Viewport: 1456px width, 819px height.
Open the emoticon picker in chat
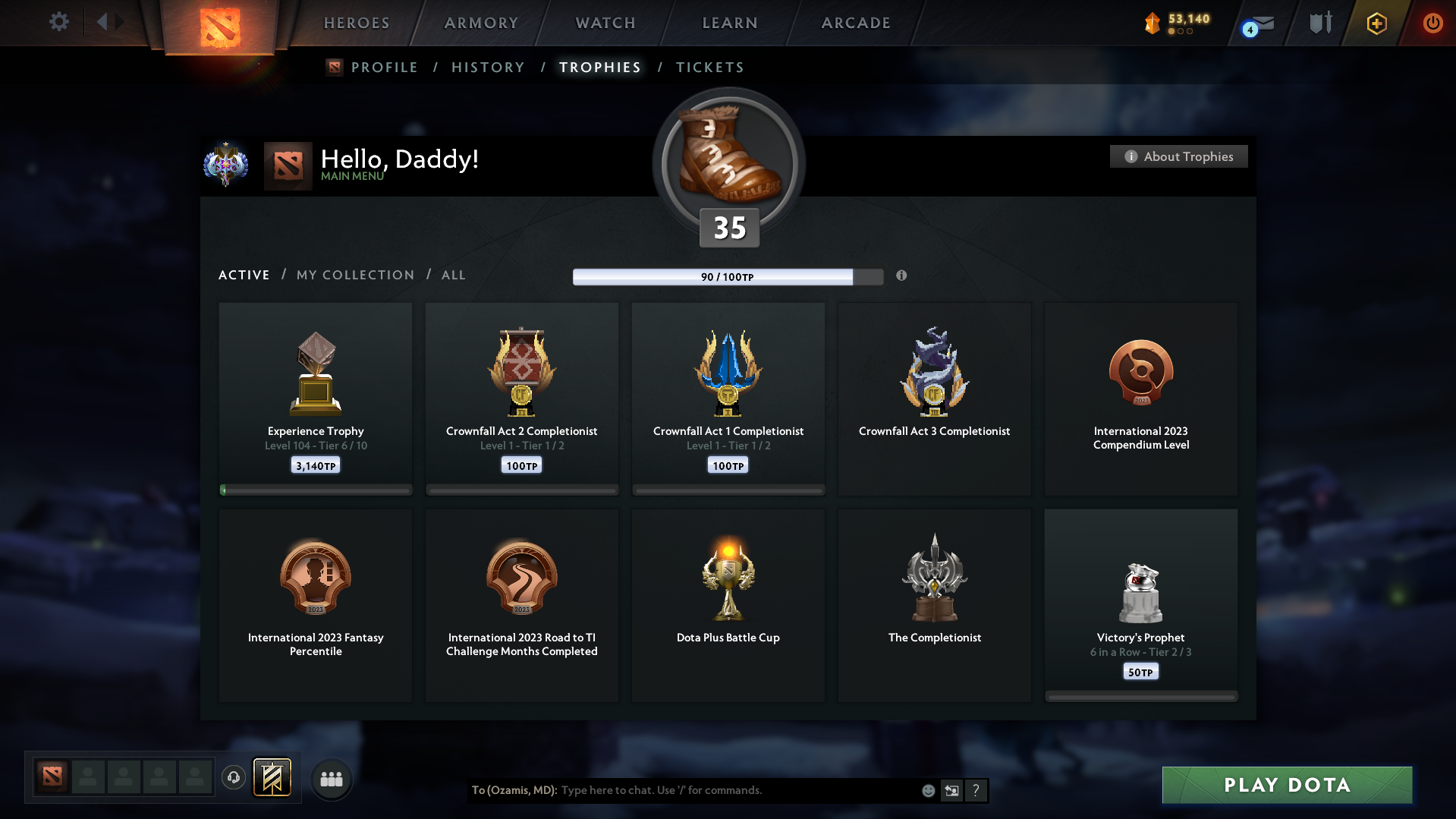(x=928, y=790)
